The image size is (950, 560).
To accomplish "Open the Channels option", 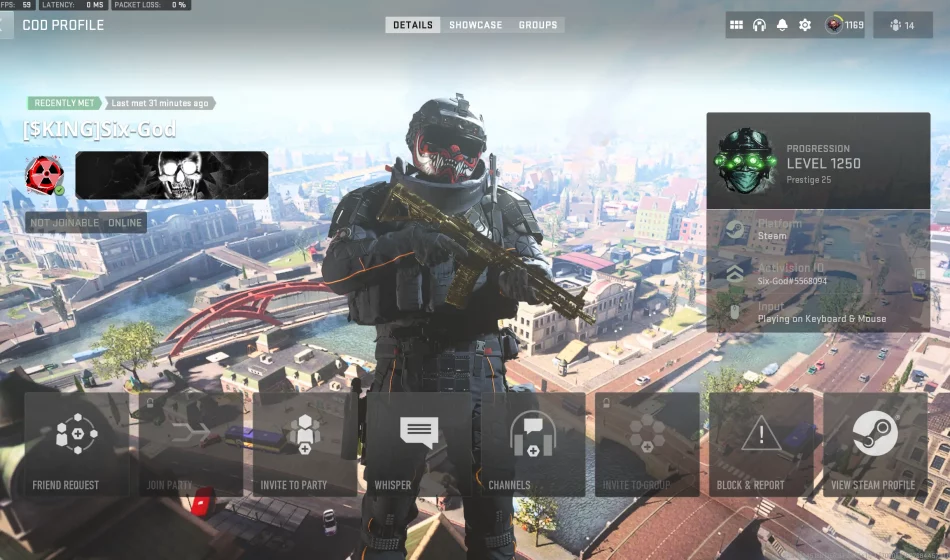I will tap(533, 444).
